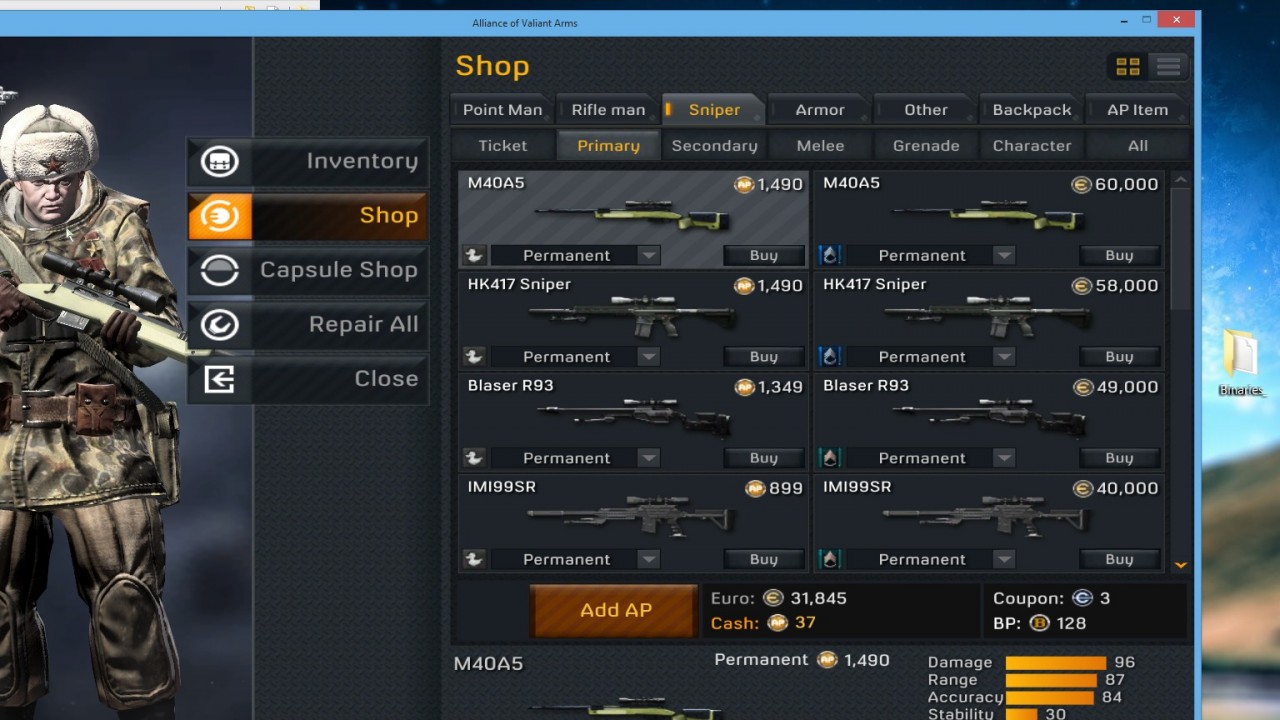Show Grenade items
Screen dimensions: 1280x720
pyautogui.click(x=926, y=146)
